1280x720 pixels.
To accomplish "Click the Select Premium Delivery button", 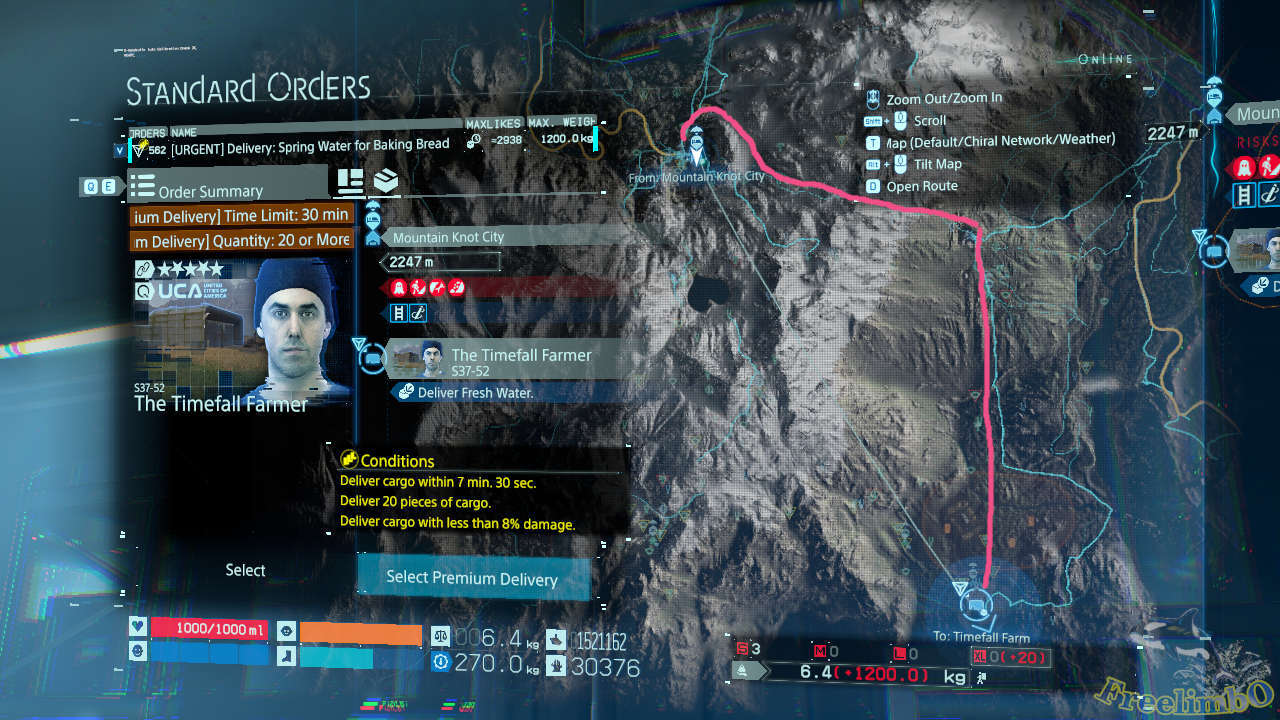I will (473, 578).
